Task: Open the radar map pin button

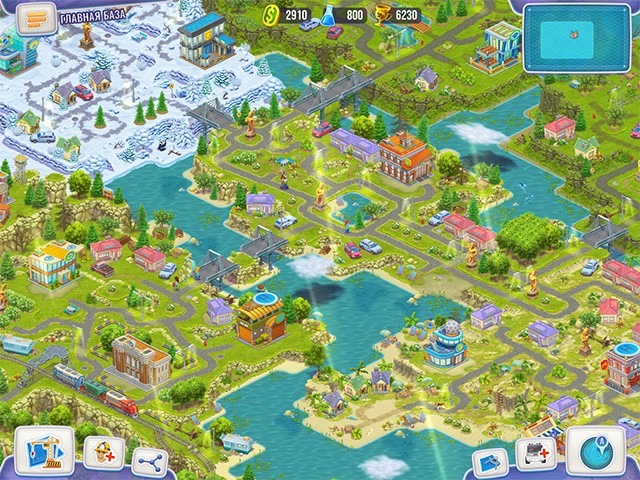Action: pyautogui.click(x=596, y=452)
